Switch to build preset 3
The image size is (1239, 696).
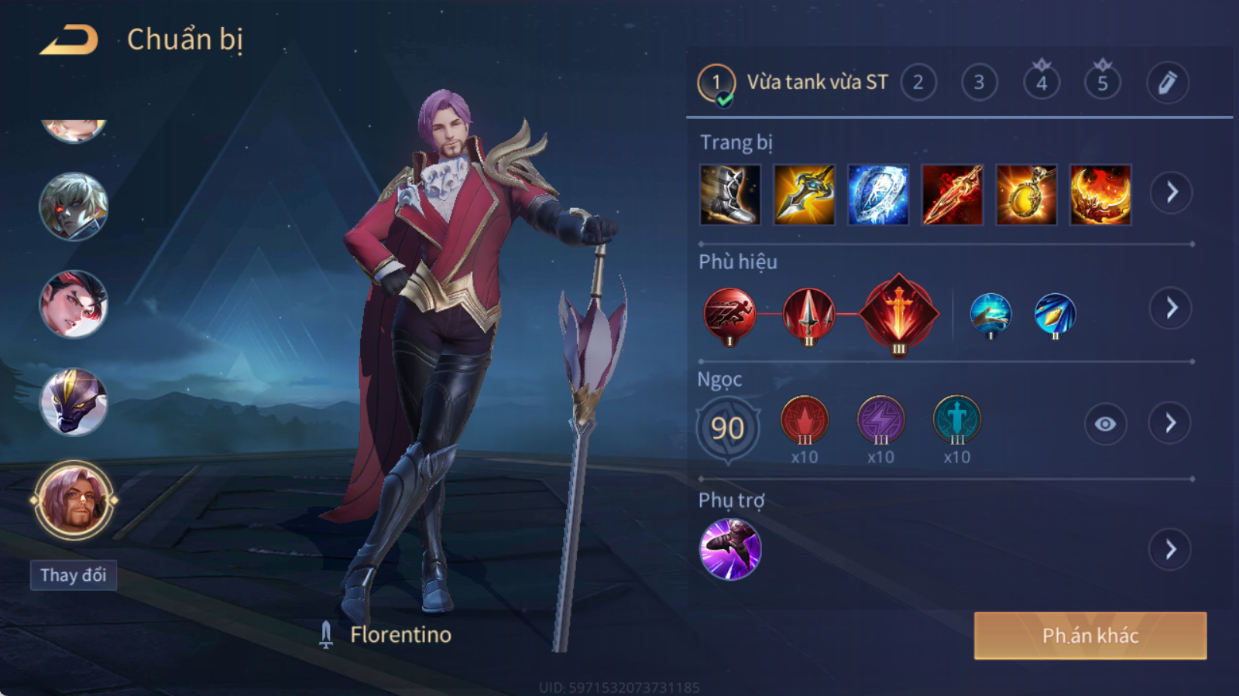[x=979, y=82]
